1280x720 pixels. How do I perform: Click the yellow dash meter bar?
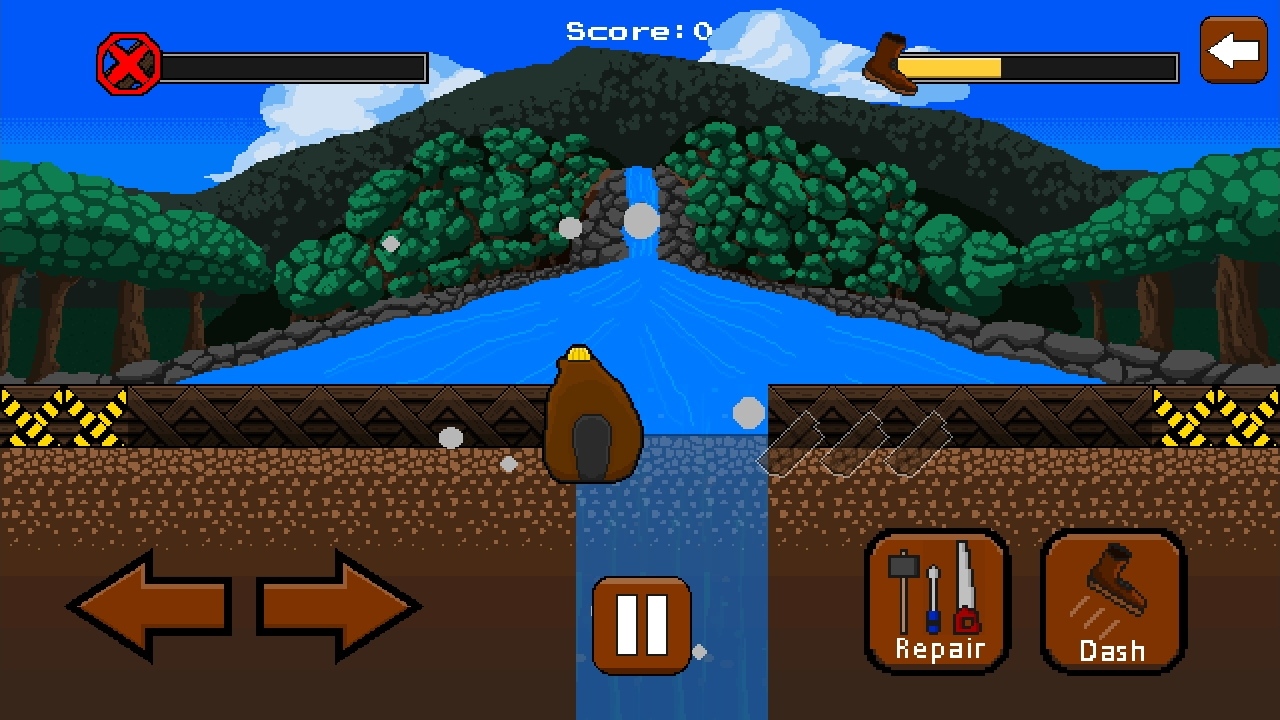click(950, 66)
